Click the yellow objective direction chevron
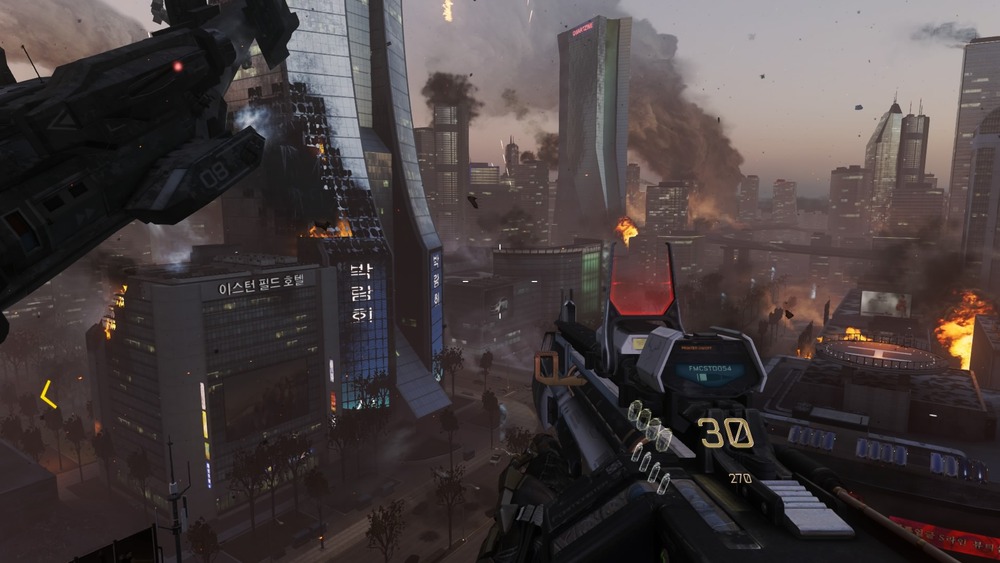The height and width of the screenshot is (563, 1000). (47, 395)
